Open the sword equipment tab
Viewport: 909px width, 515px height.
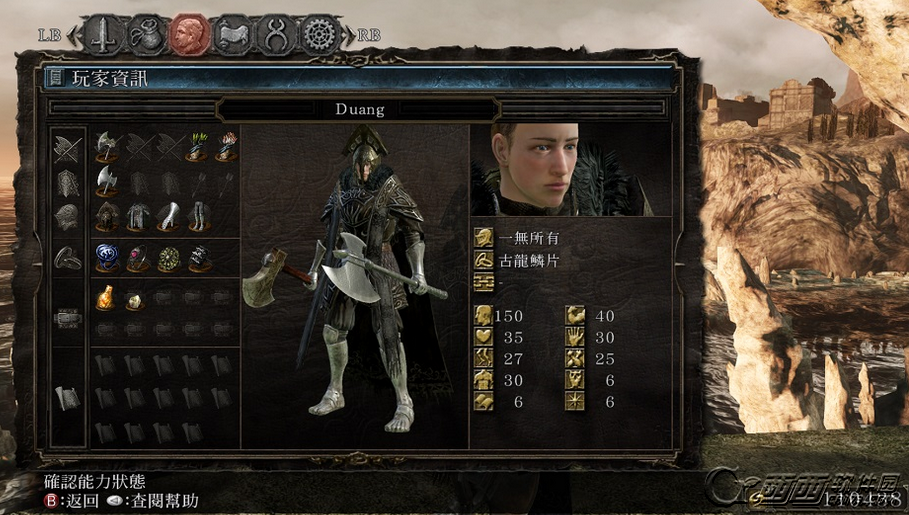click(x=102, y=35)
